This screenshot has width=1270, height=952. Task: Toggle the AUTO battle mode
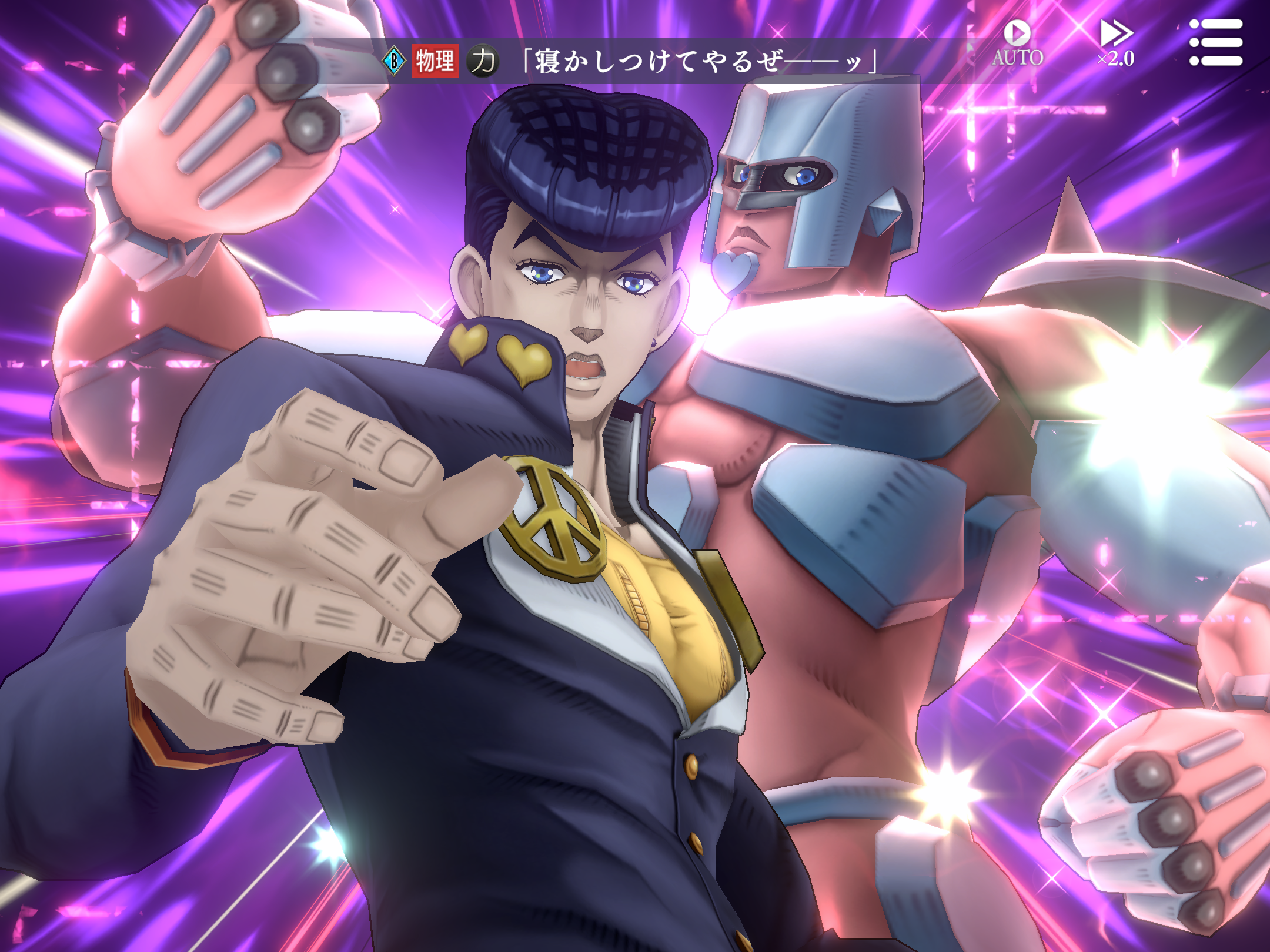1017,42
